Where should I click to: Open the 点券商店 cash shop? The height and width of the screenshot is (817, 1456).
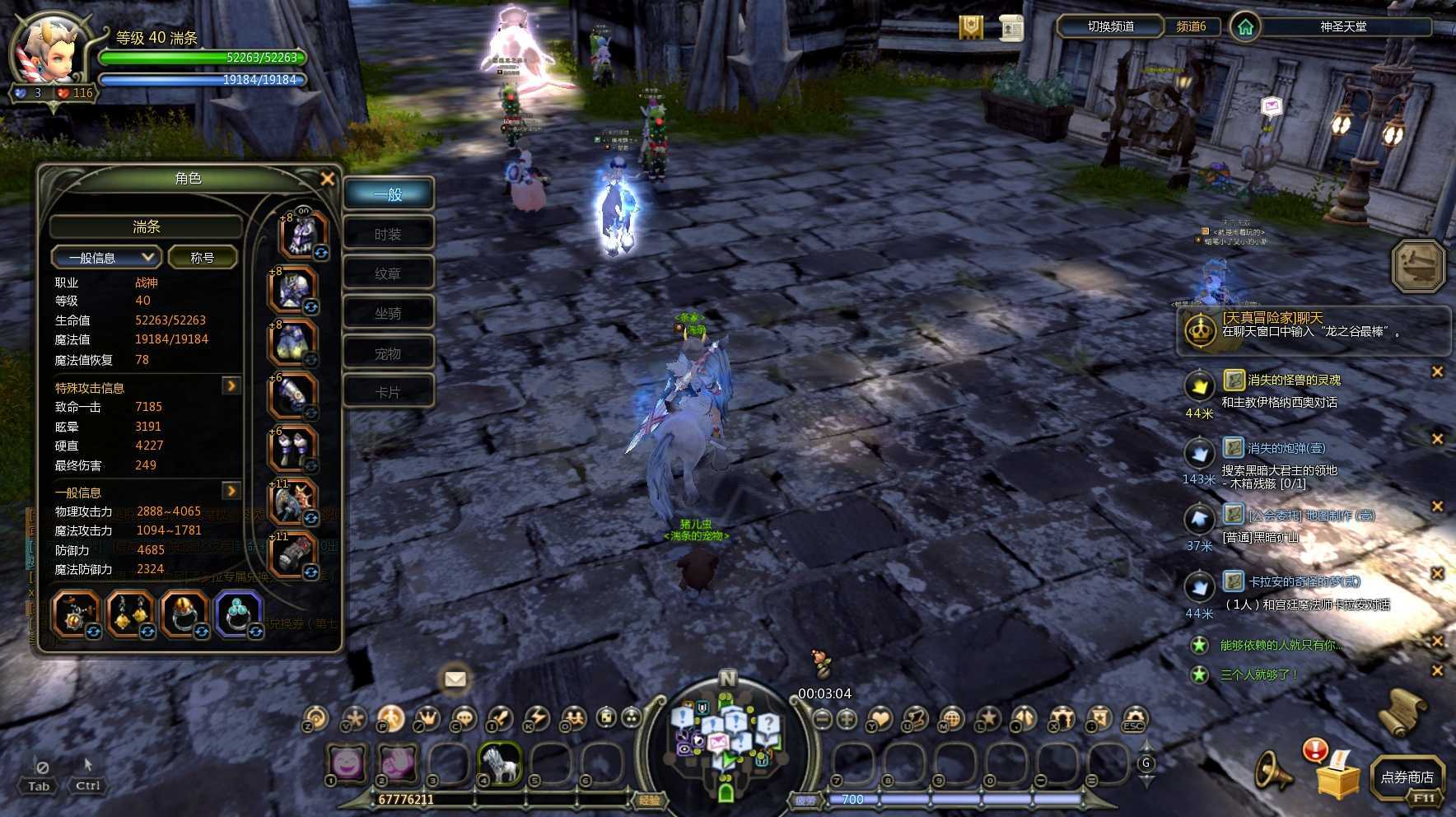(1407, 777)
